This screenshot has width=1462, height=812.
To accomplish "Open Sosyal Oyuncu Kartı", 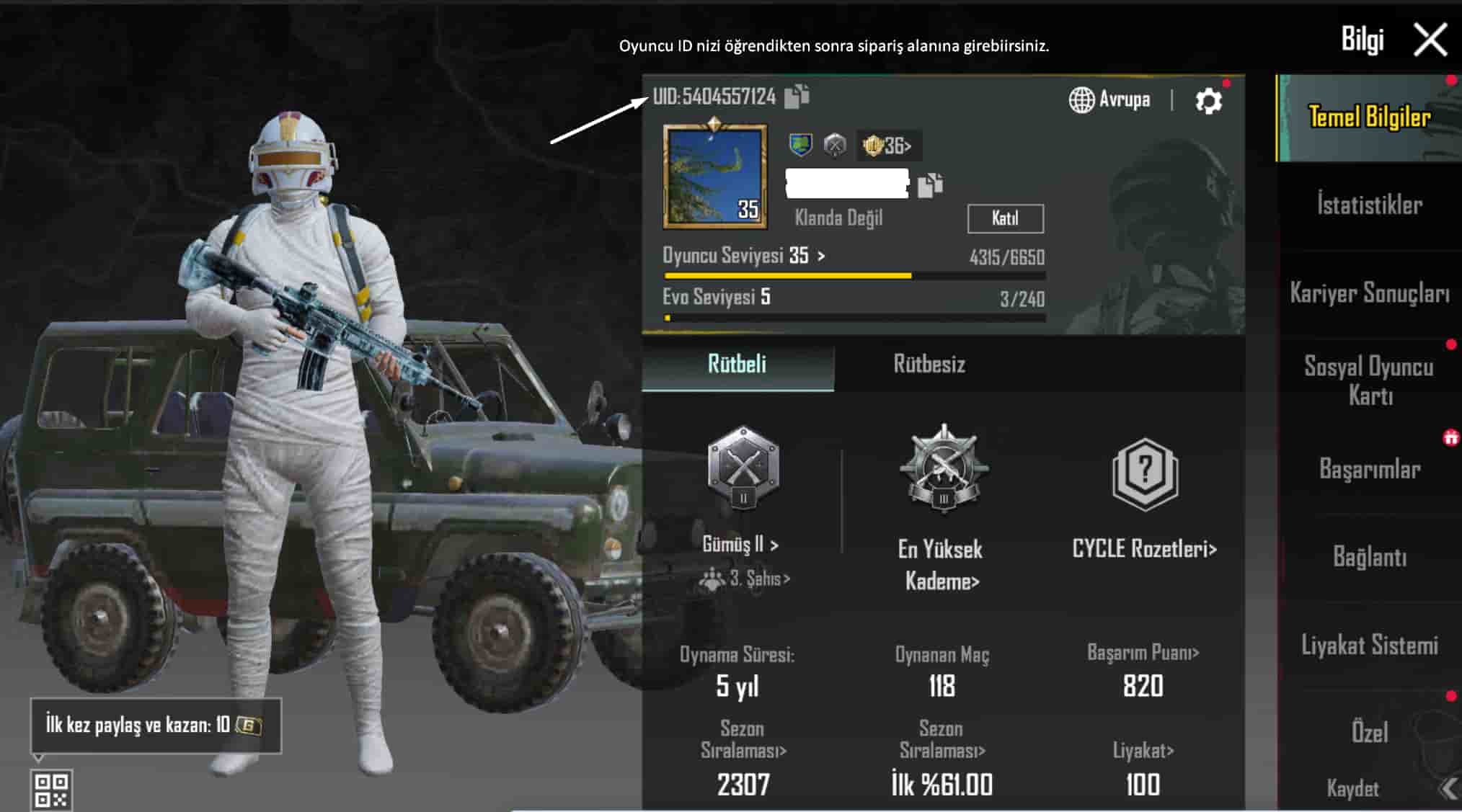I will (1369, 380).
